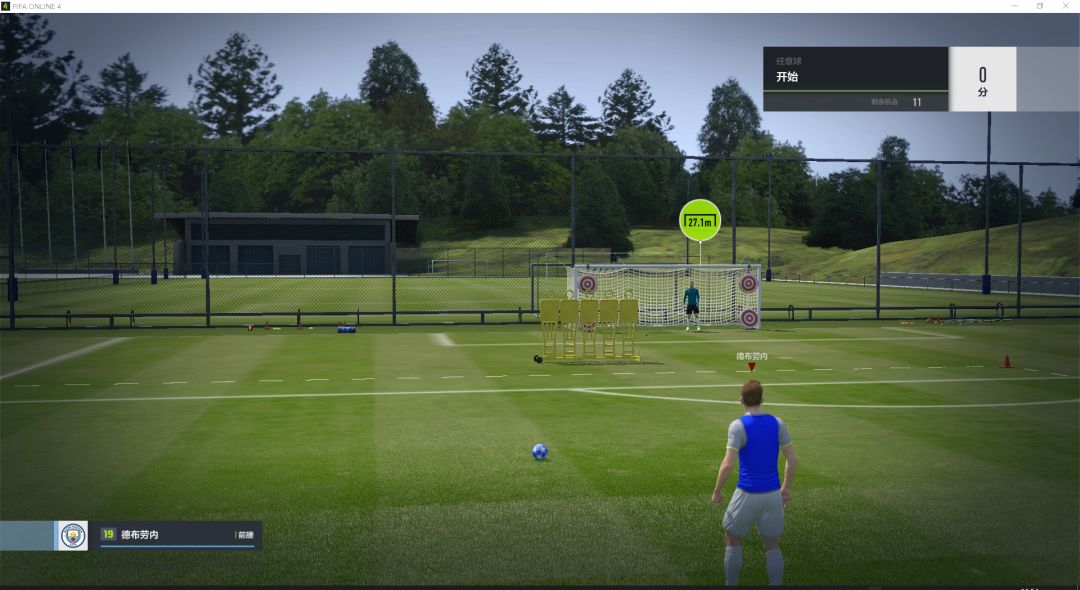1080x590 pixels.
Task: Close the FIFA Online 4 window
Action: (1066, 6)
